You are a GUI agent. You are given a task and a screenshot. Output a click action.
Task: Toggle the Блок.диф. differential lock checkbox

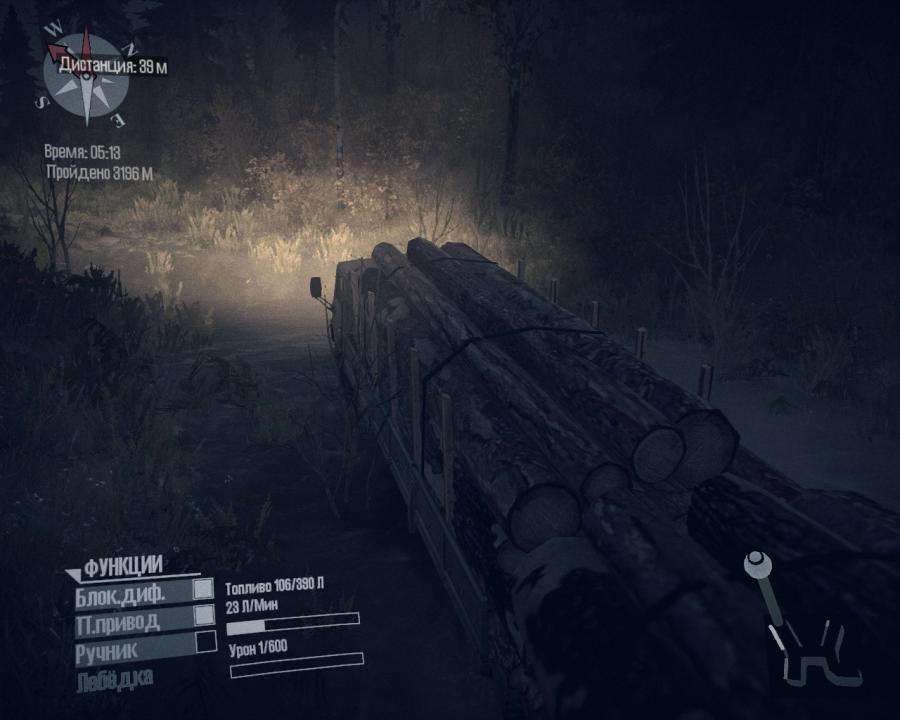(204, 590)
